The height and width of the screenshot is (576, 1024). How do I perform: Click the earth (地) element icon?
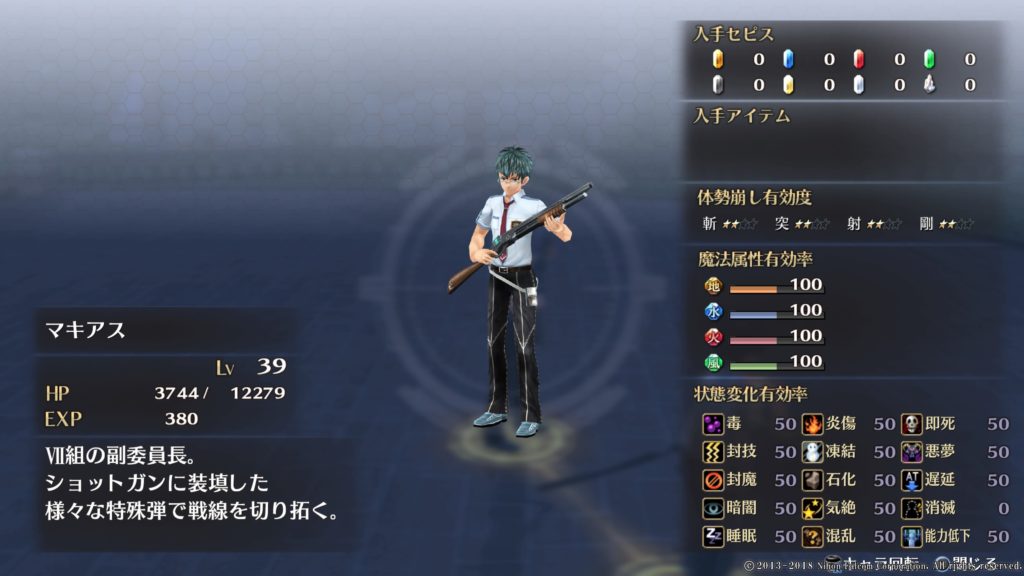712,285
